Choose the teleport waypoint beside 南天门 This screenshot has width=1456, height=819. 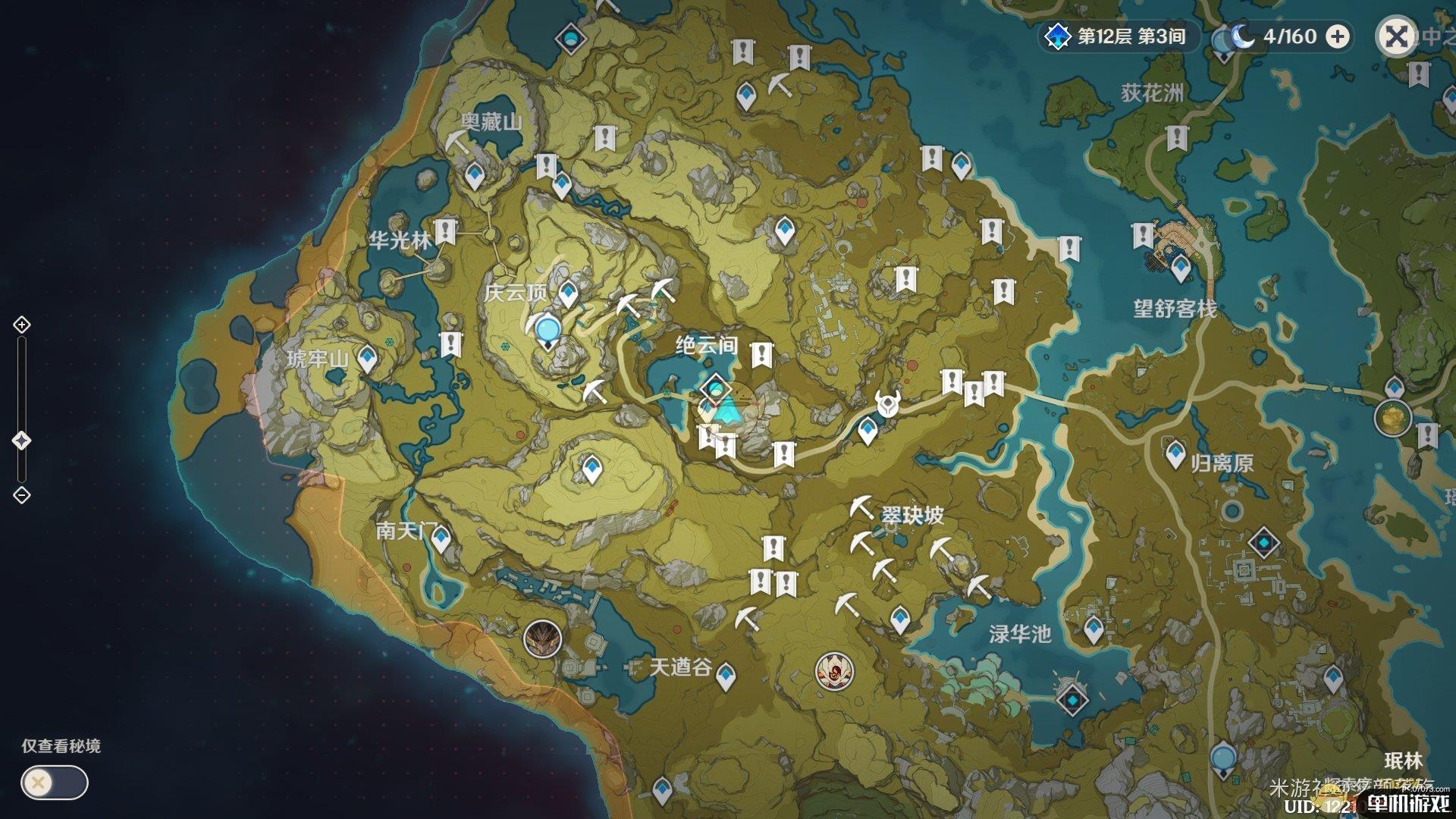(441, 539)
